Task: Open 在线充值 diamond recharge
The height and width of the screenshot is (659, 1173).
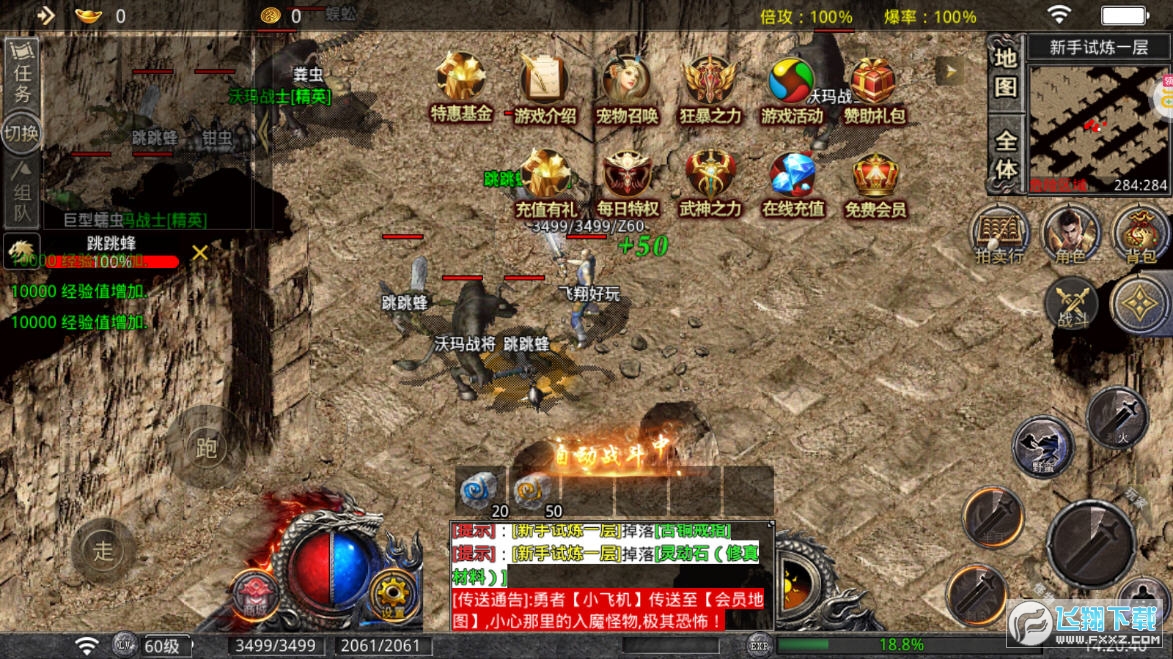Action: coord(793,177)
